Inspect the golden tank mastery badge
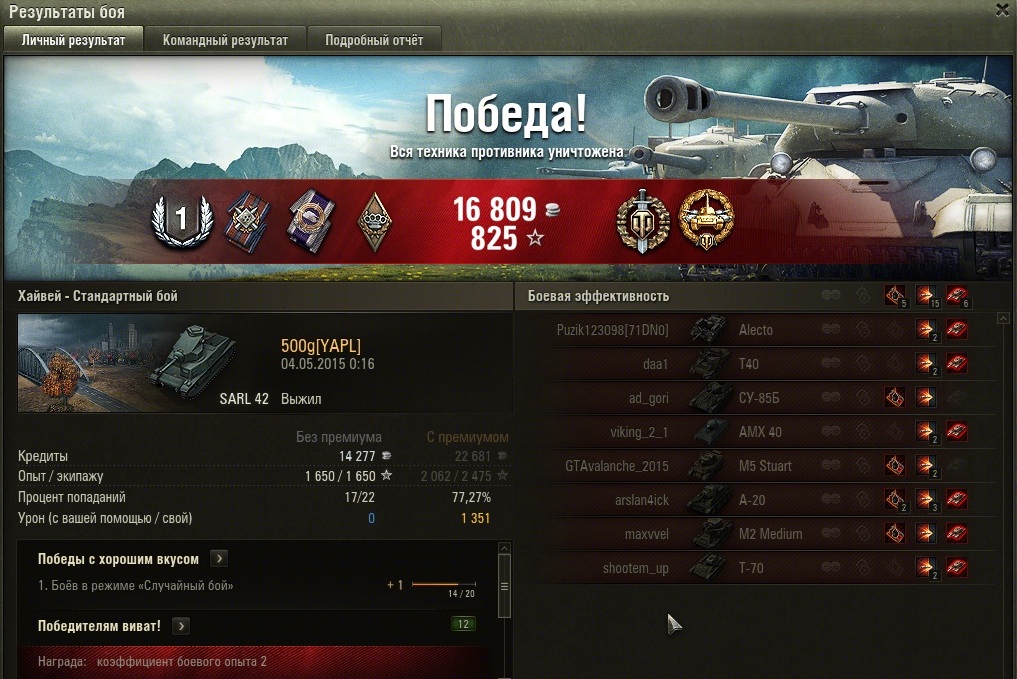The image size is (1017, 679). click(x=706, y=220)
